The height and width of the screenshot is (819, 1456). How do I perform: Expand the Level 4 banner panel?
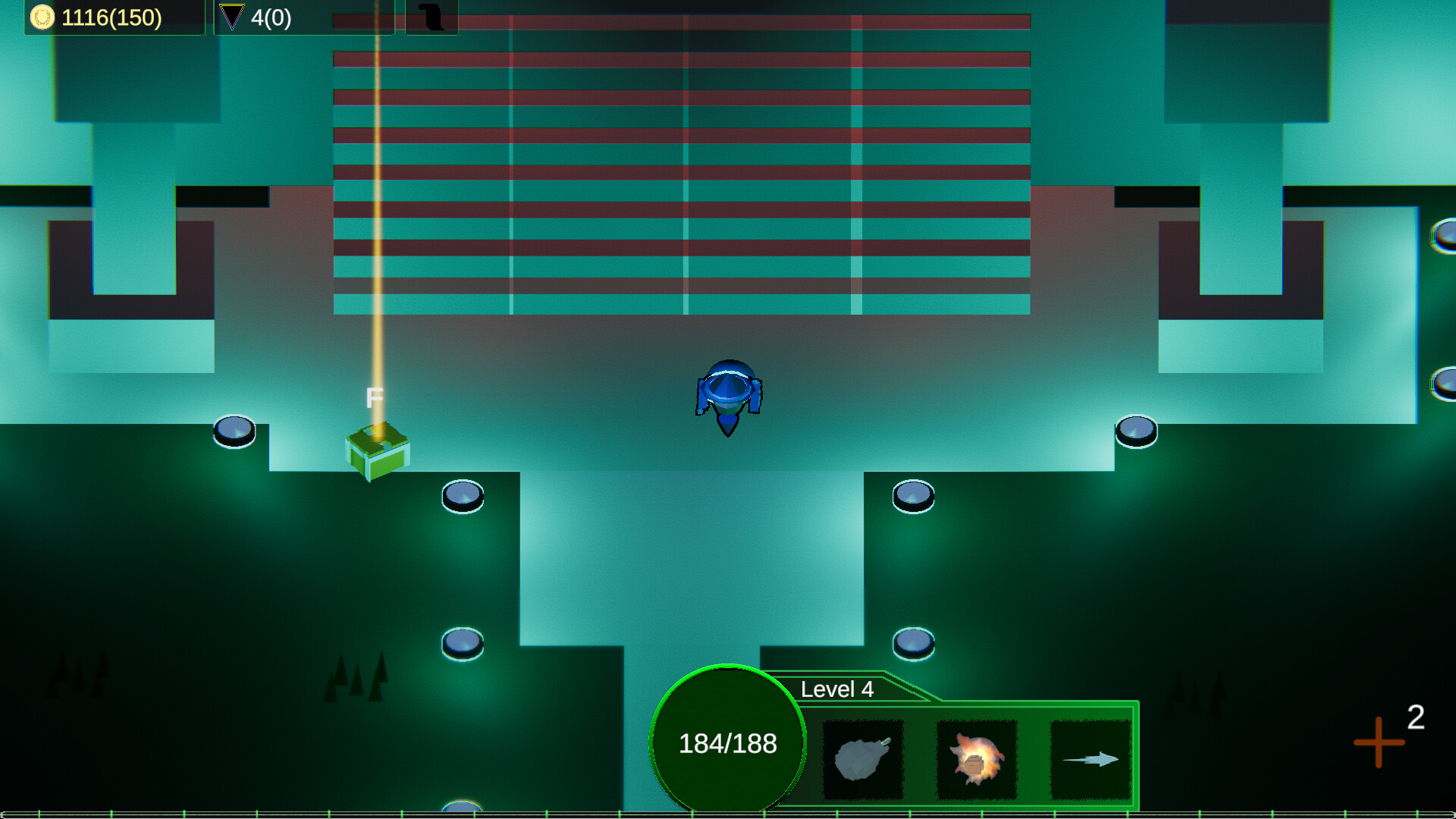[838, 689]
